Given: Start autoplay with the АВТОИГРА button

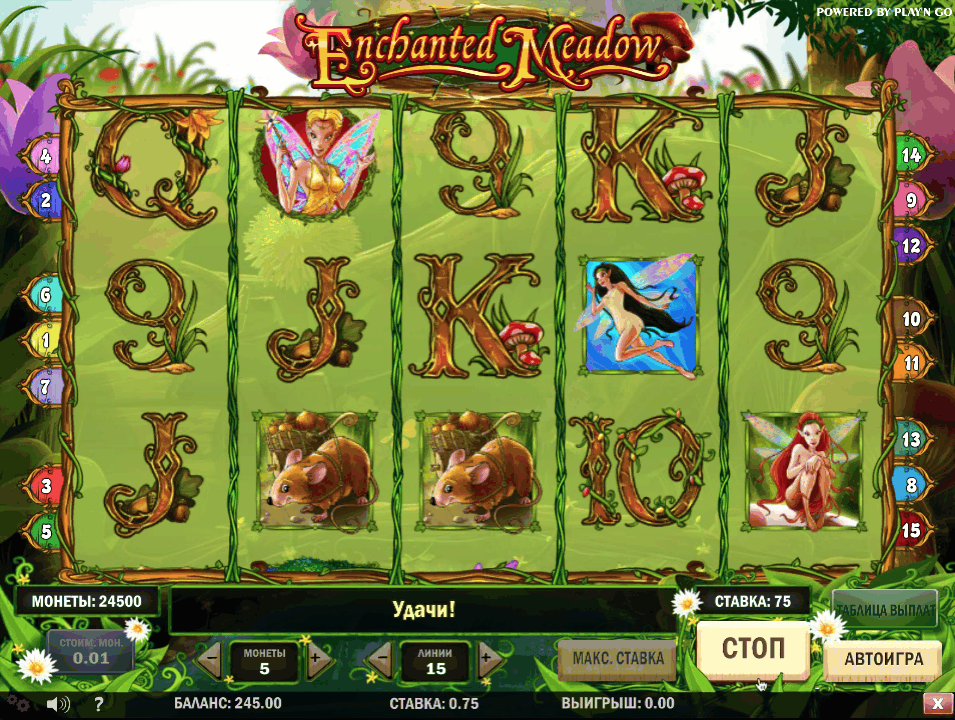Looking at the screenshot, I should (881, 660).
